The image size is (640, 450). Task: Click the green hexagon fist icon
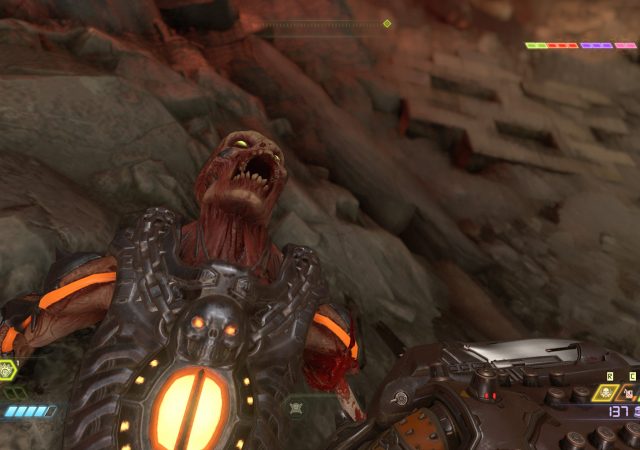pos(6,370)
